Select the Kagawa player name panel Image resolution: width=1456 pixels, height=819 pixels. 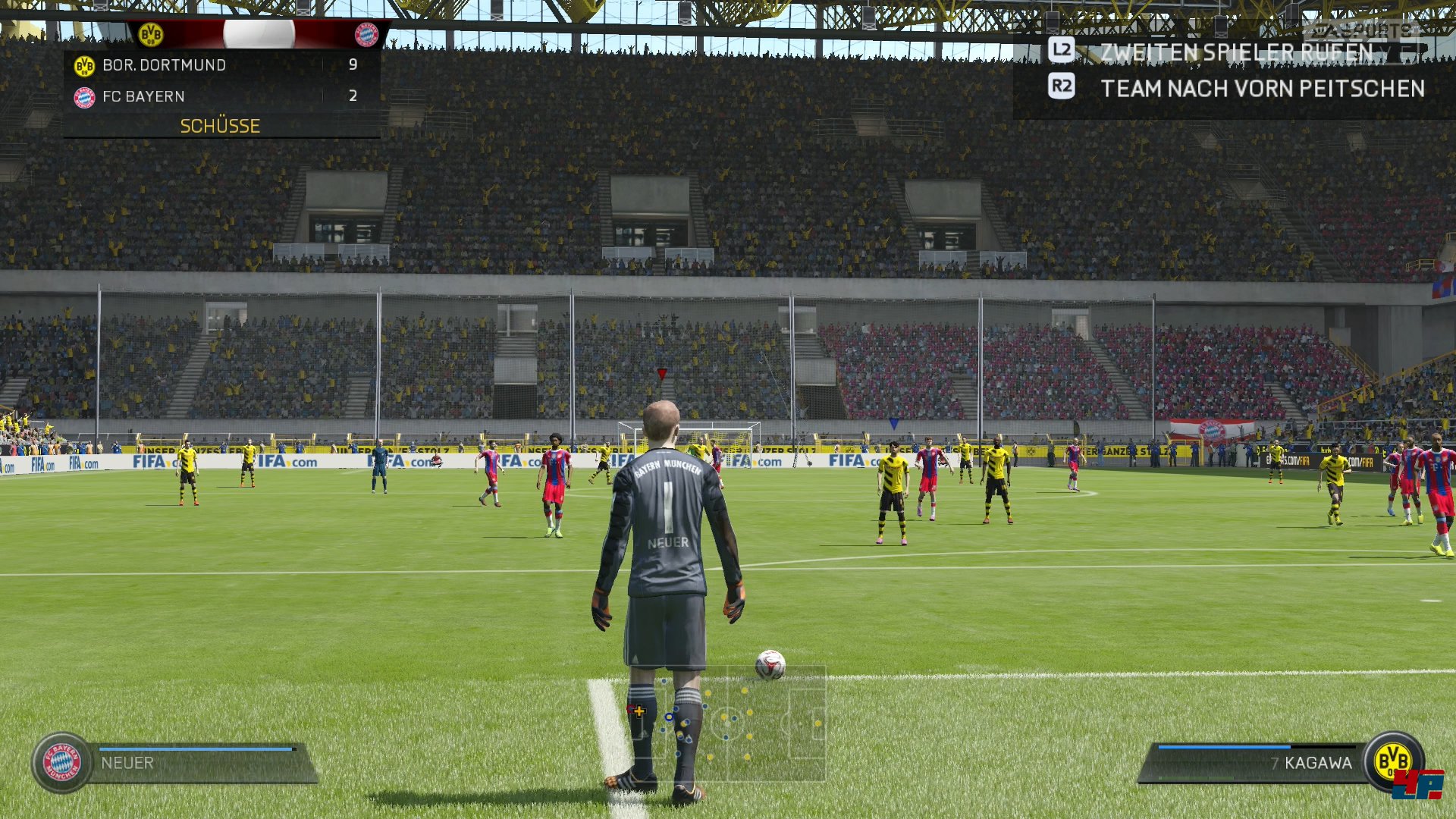click(x=1255, y=763)
